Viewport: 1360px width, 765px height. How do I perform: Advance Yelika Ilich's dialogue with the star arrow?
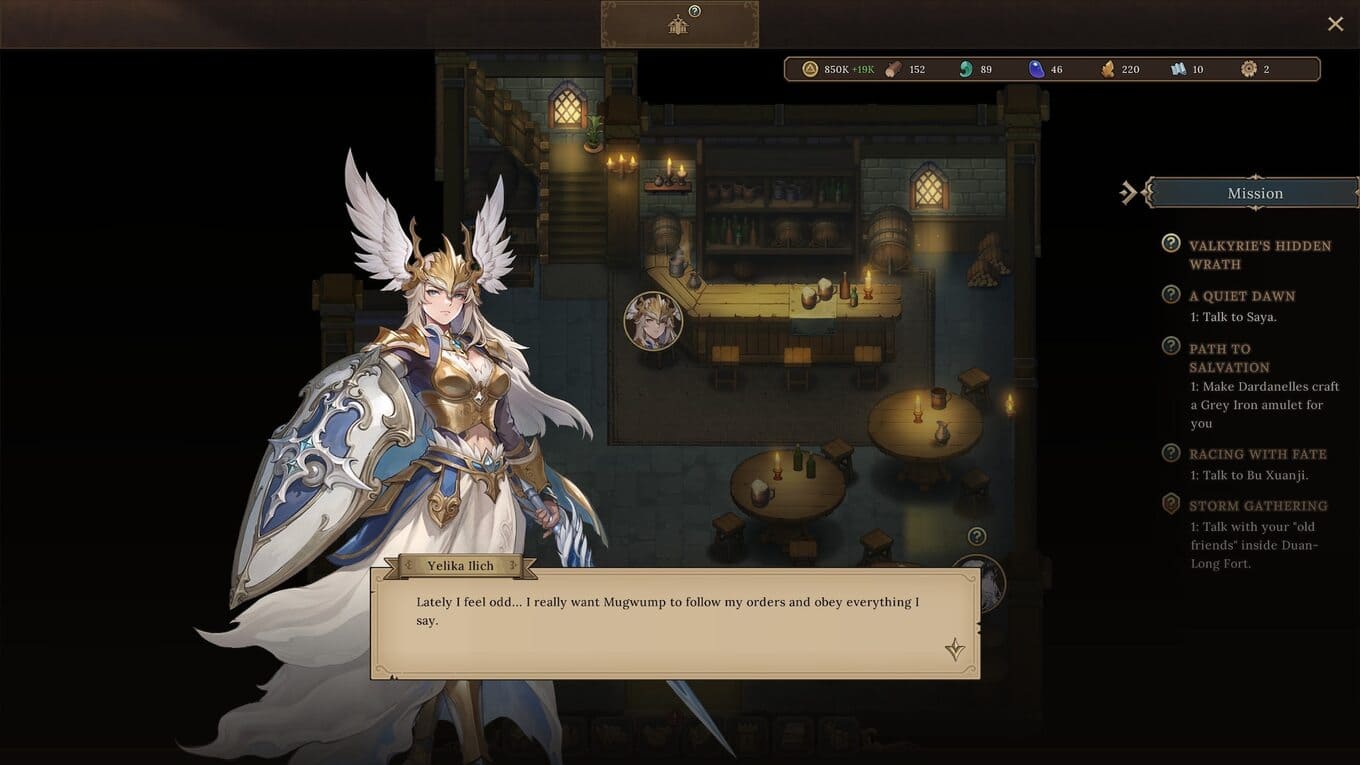(x=955, y=650)
